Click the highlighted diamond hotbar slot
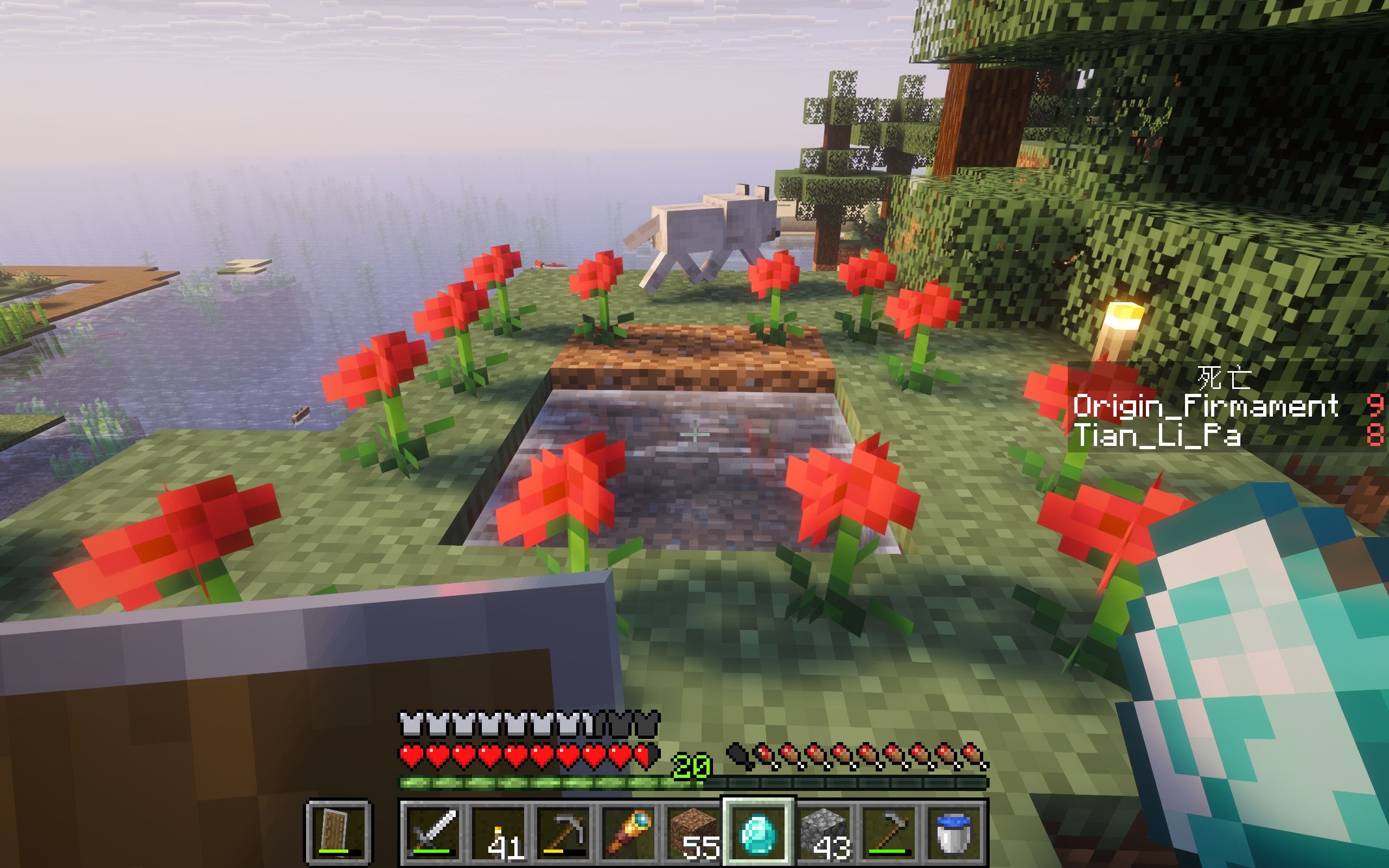1389x868 pixels. tap(759, 831)
